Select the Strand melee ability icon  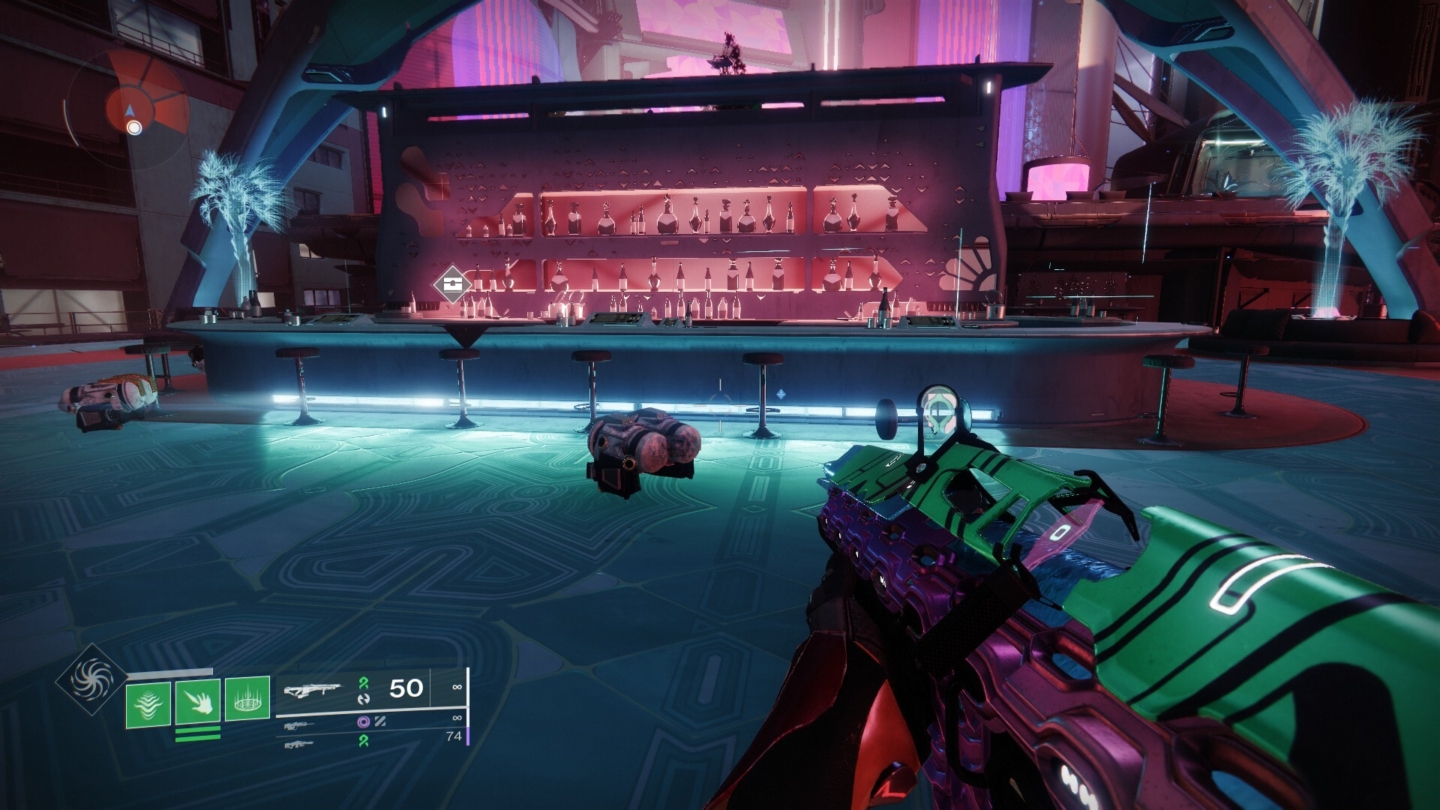click(197, 703)
